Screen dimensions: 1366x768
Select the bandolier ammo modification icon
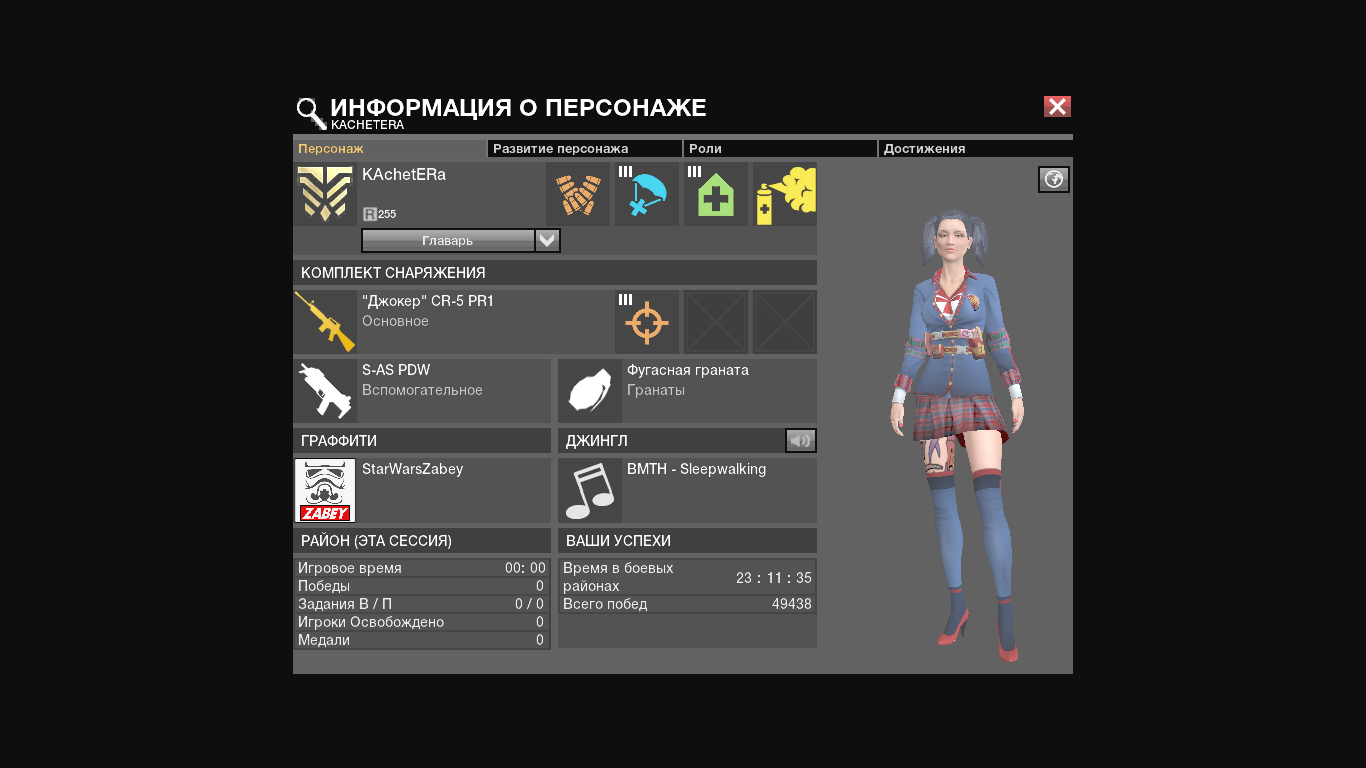578,194
